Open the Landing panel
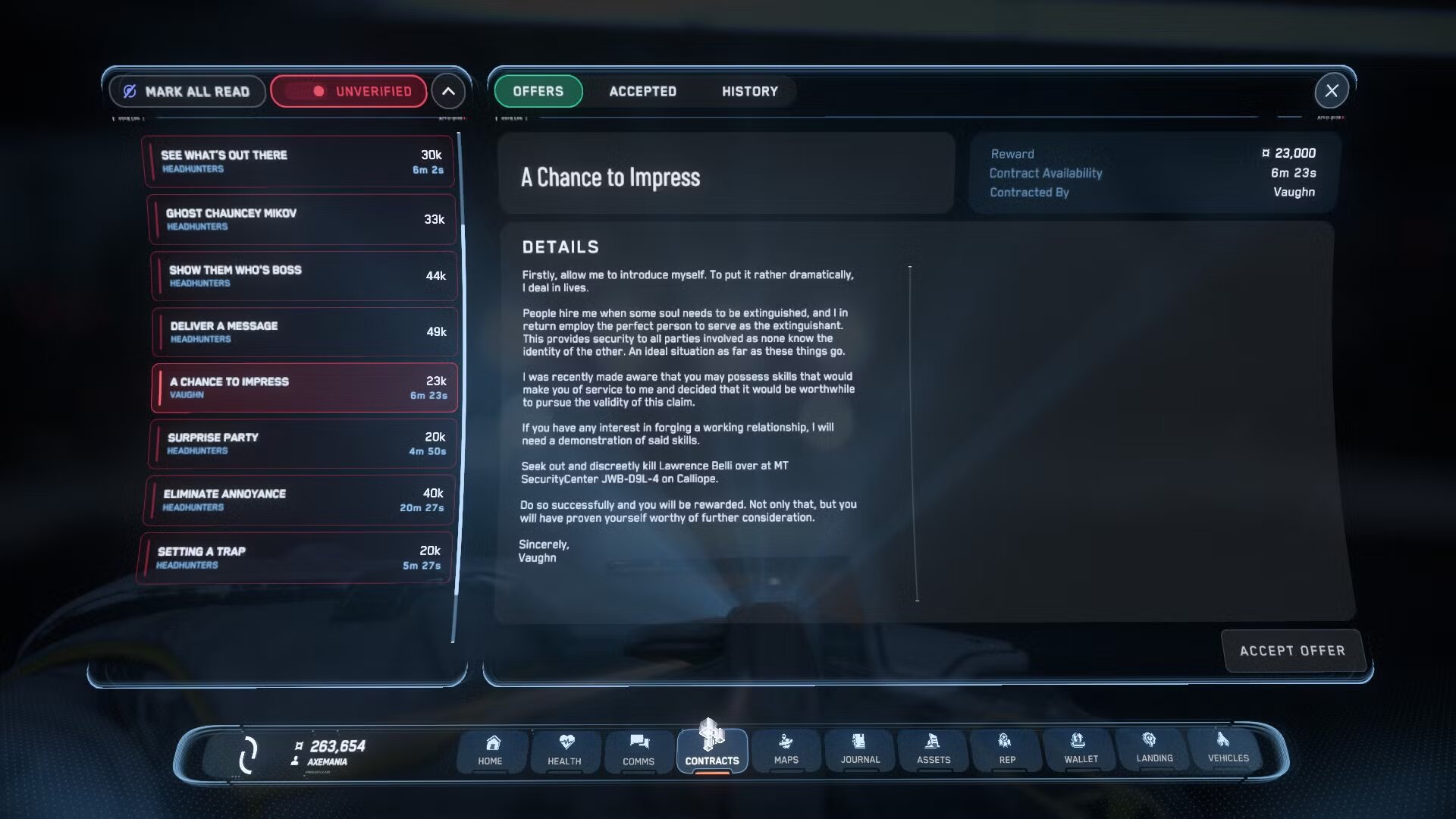 click(1153, 752)
